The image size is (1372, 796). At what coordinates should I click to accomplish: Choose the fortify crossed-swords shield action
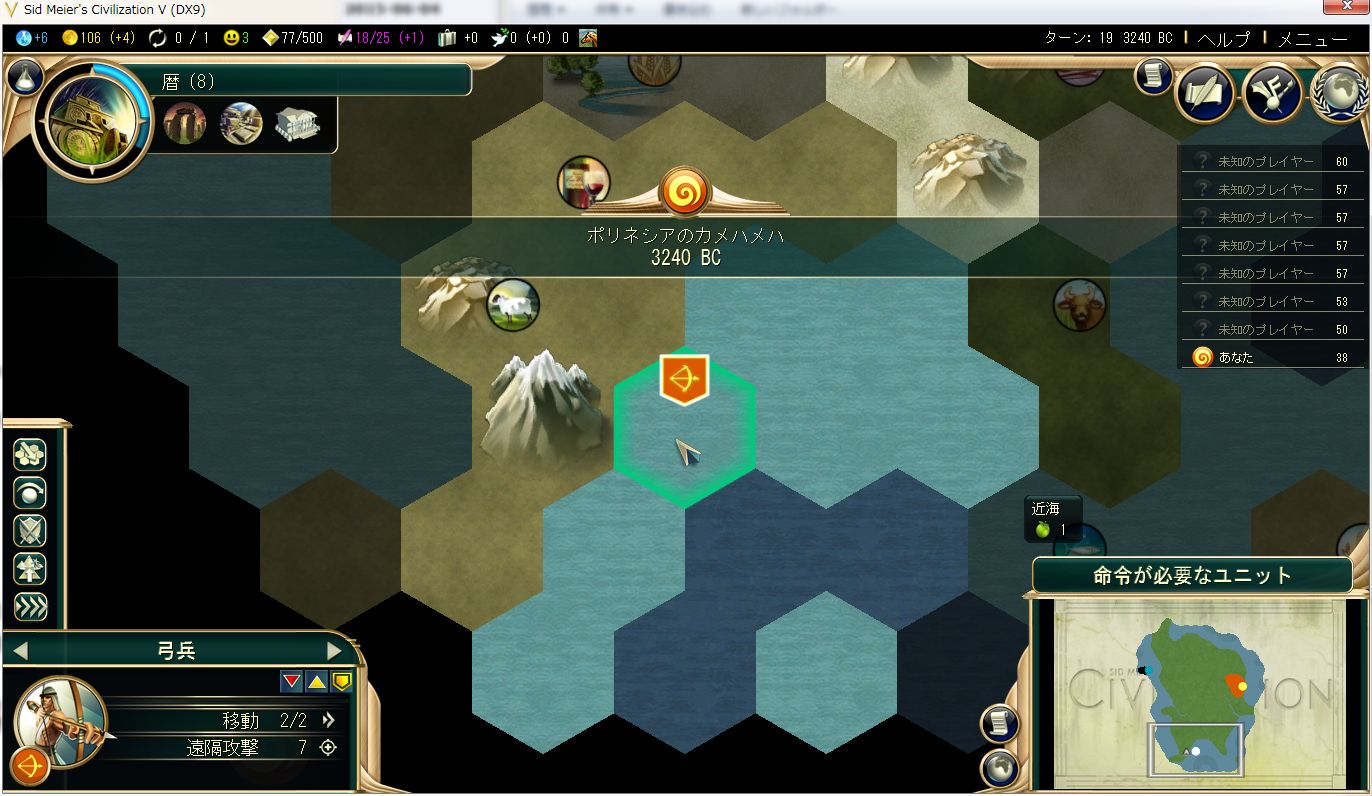[30, 530]
